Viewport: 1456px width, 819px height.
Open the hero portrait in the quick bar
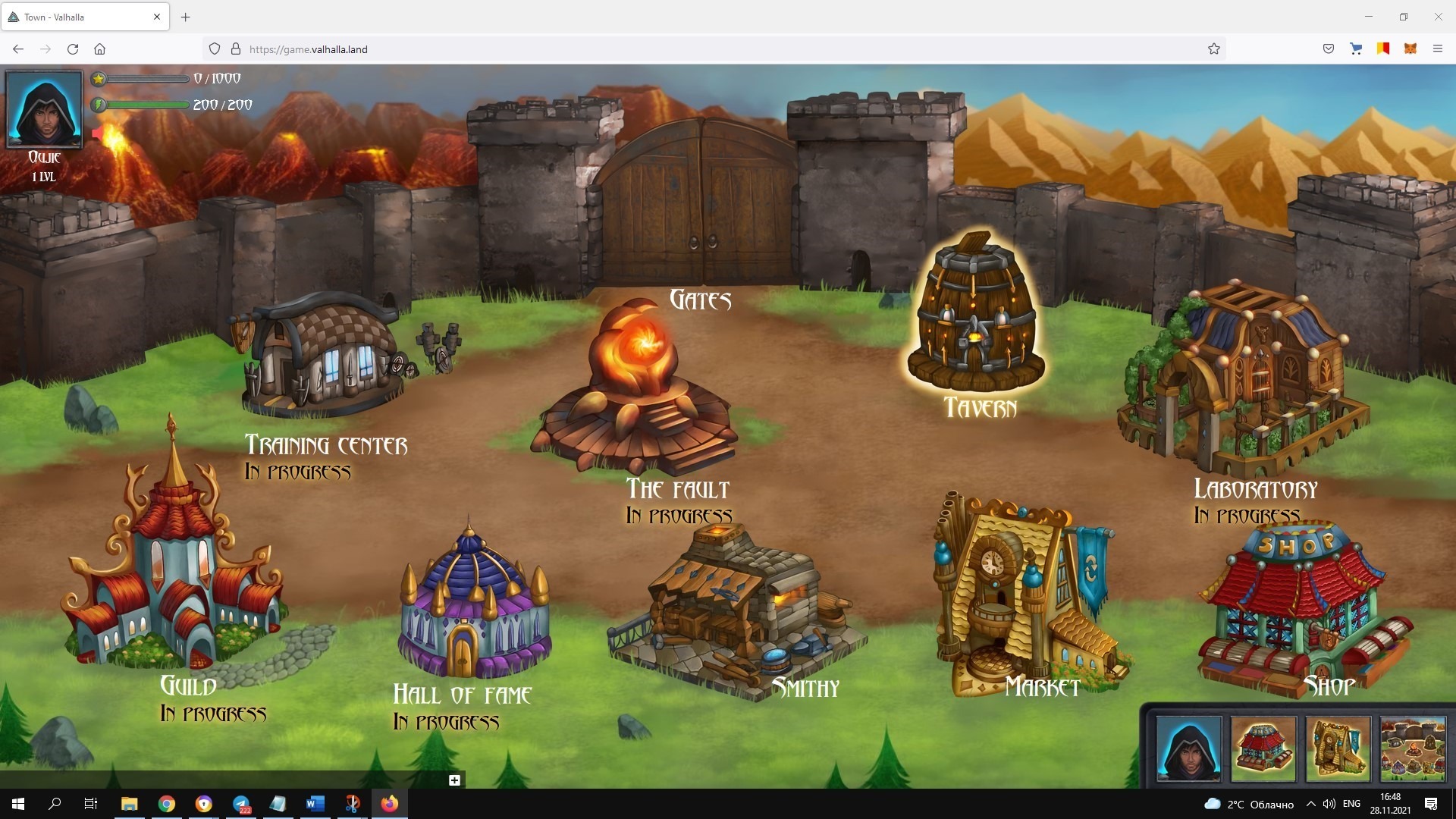tap(1188, 748)
